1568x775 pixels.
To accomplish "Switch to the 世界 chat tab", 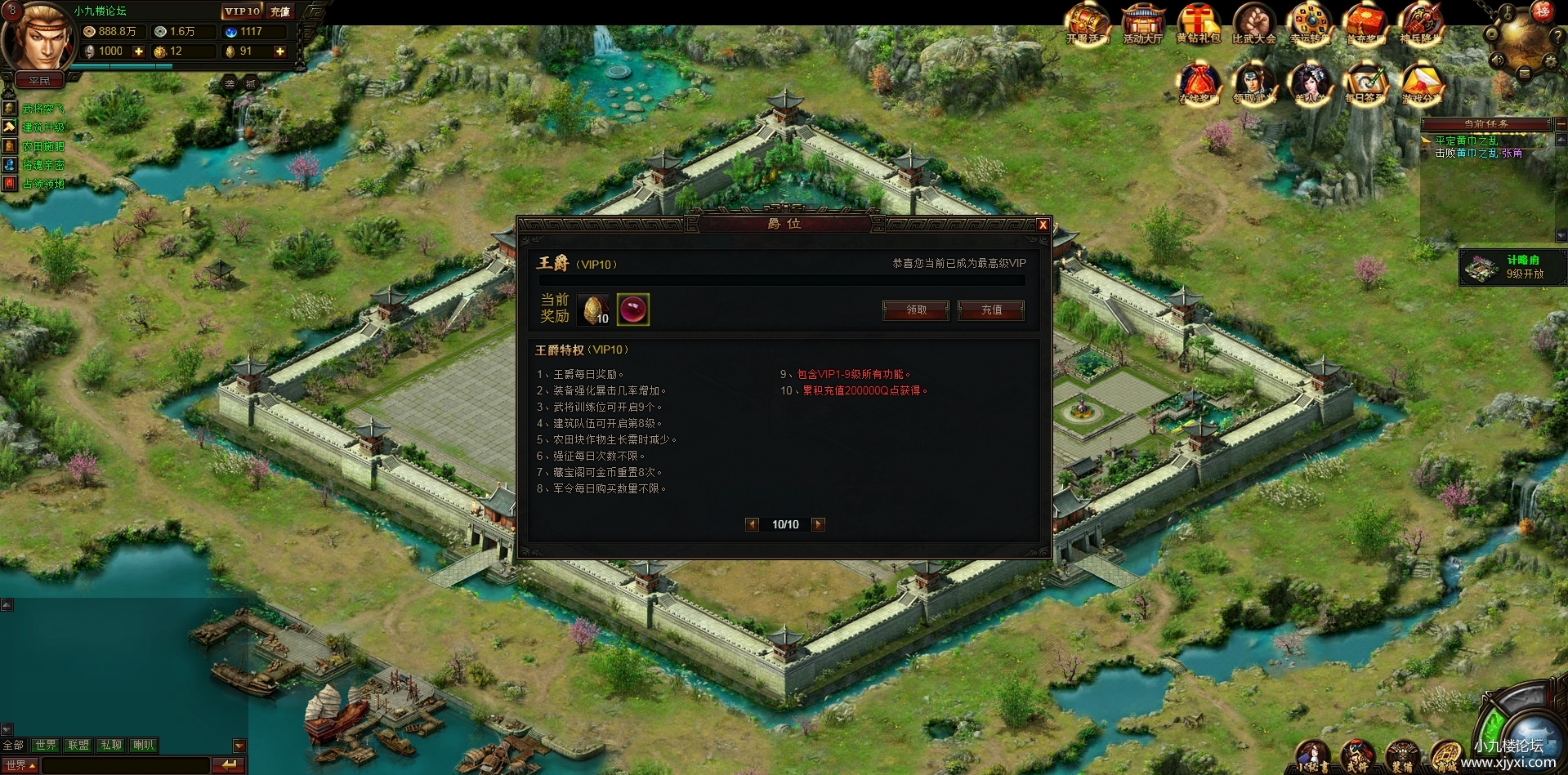I will pyautogui.click(x=47, y=745).
